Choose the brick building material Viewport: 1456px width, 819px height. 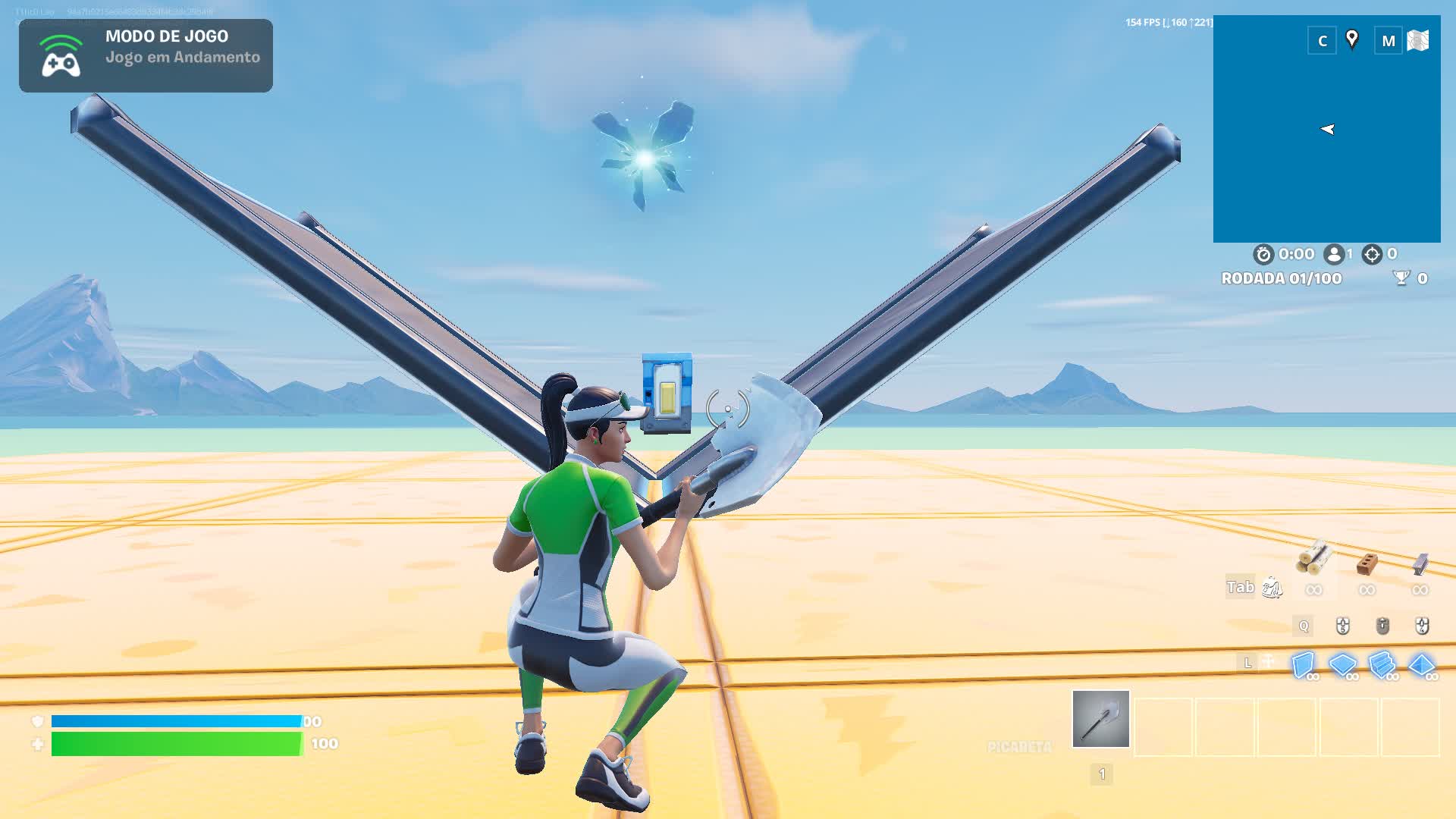click(1367, 563)
